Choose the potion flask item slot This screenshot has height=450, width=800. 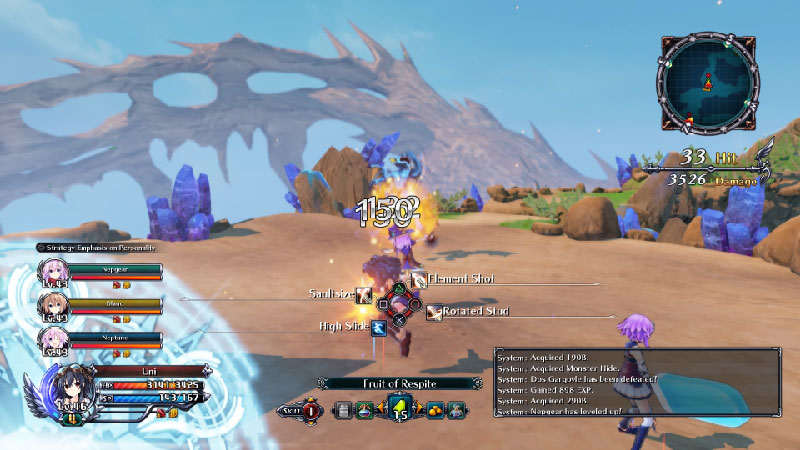(363, 408)
